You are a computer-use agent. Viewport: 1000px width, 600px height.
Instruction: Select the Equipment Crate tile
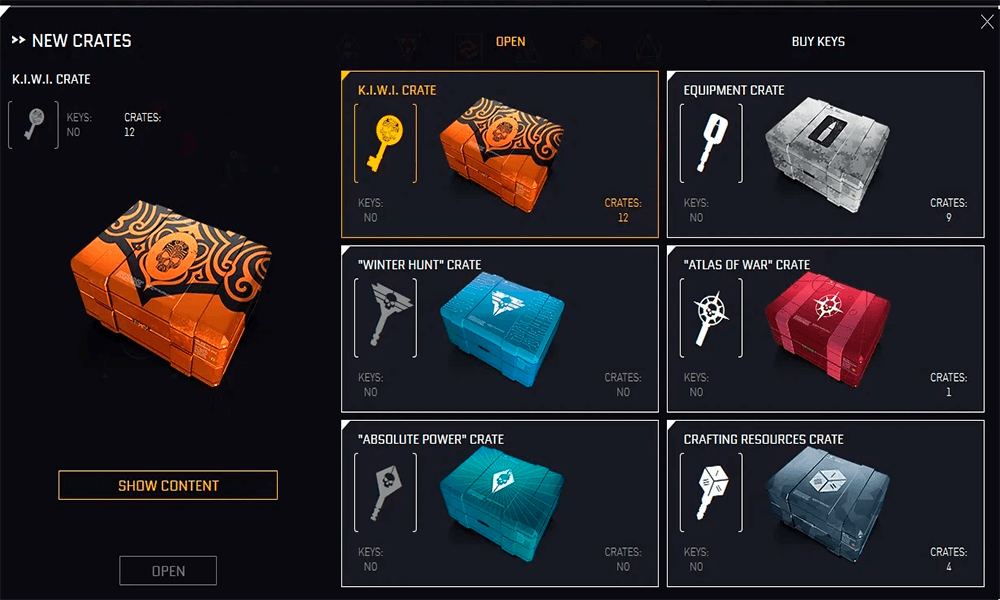coord(825,154)
